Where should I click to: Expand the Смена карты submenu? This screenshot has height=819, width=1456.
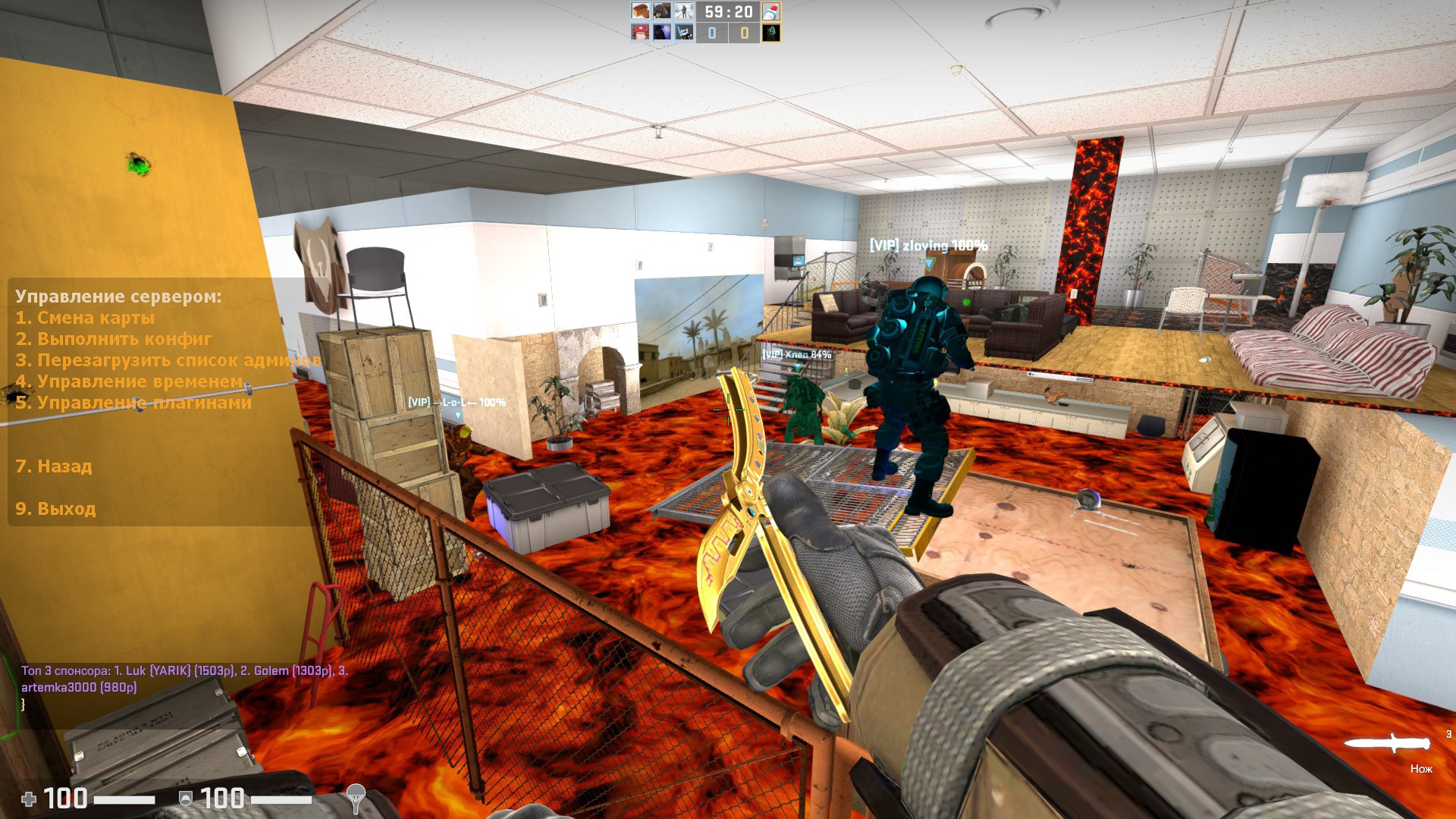(86, 318)
